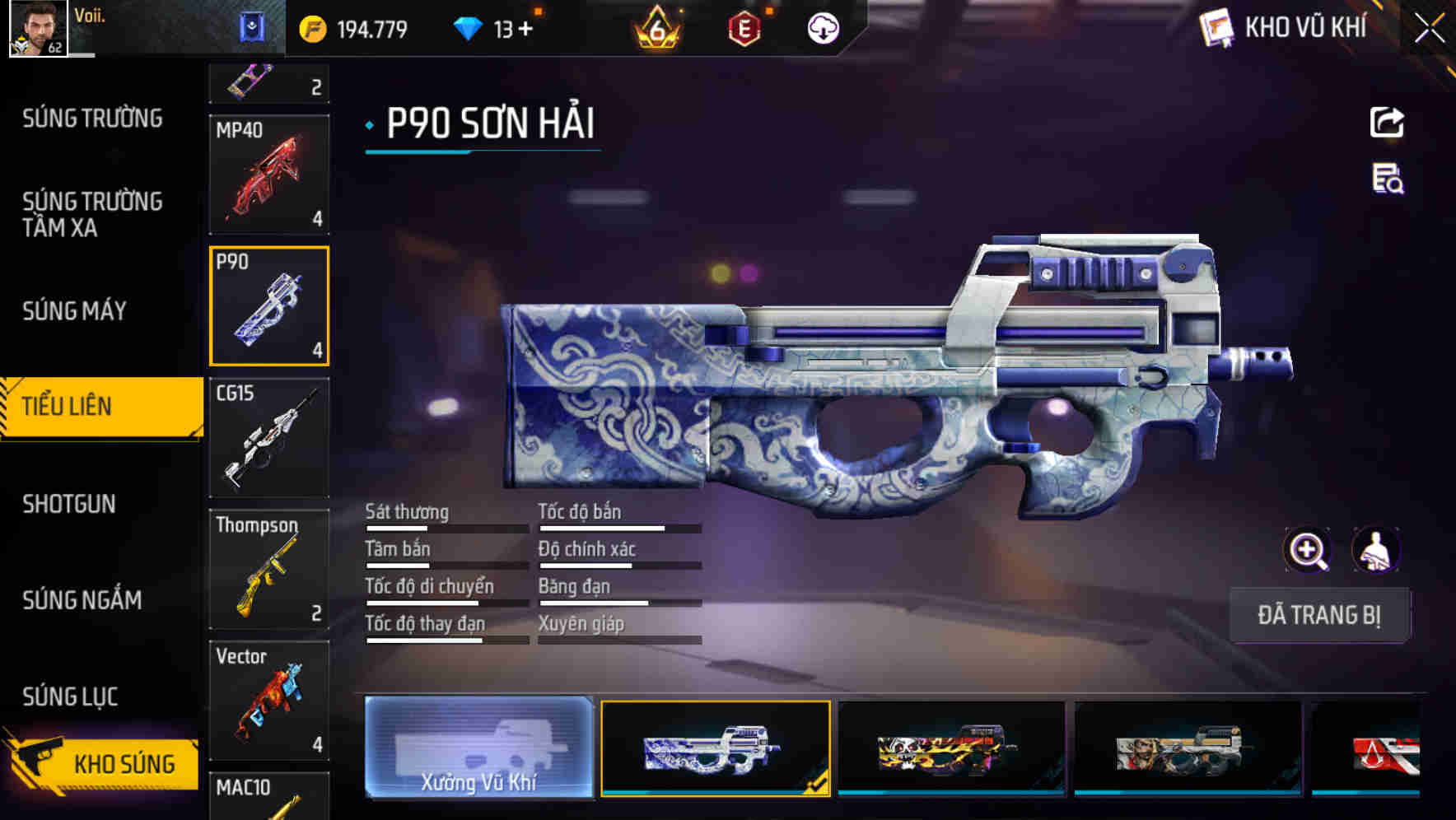Open the SÚNG LỤC category
The width and height of the screenshot is (1456, 820).
tap(70, 696)
